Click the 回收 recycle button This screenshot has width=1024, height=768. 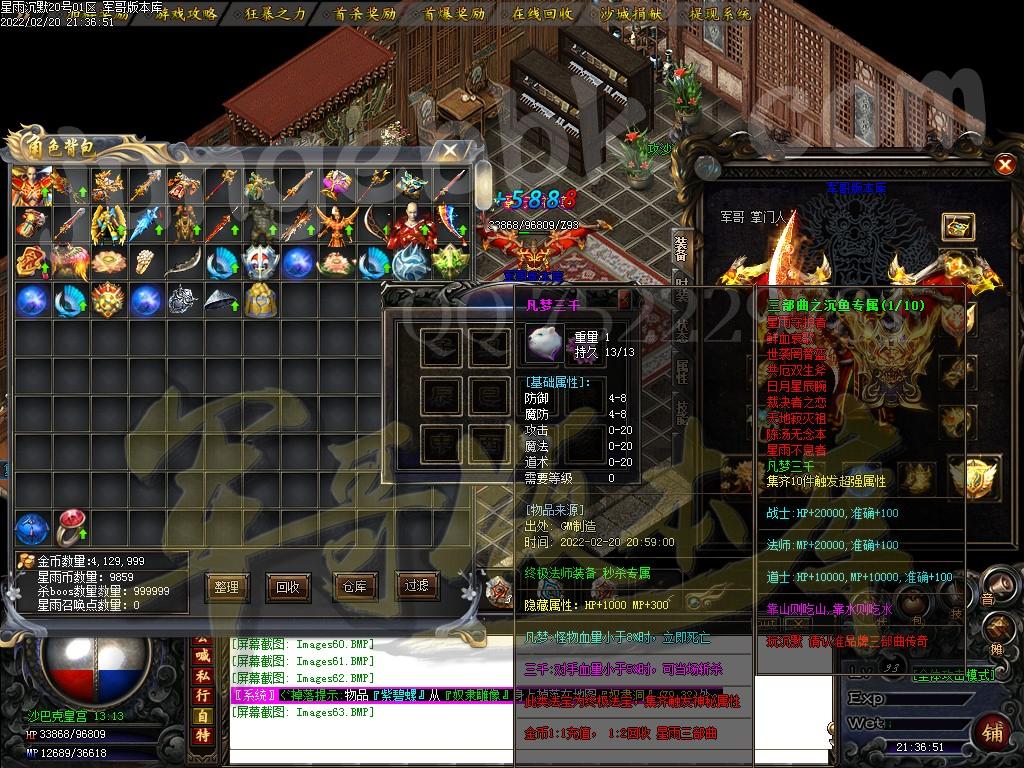[287, 587]
